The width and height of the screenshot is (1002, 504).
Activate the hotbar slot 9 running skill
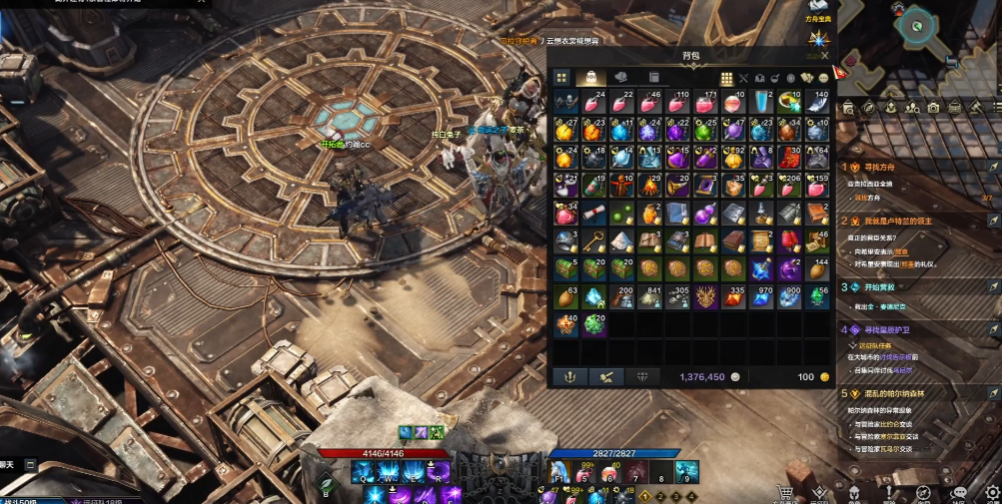click(x=685, y=471)
